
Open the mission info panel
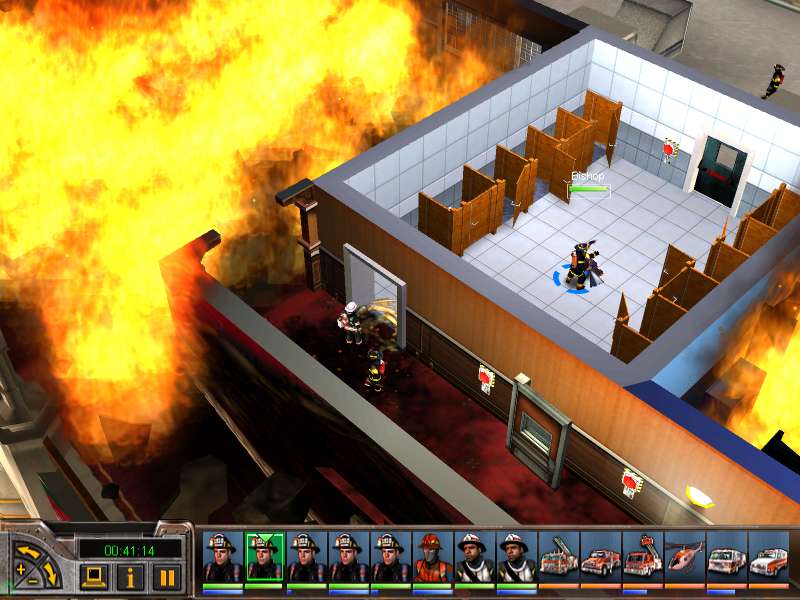132,577
